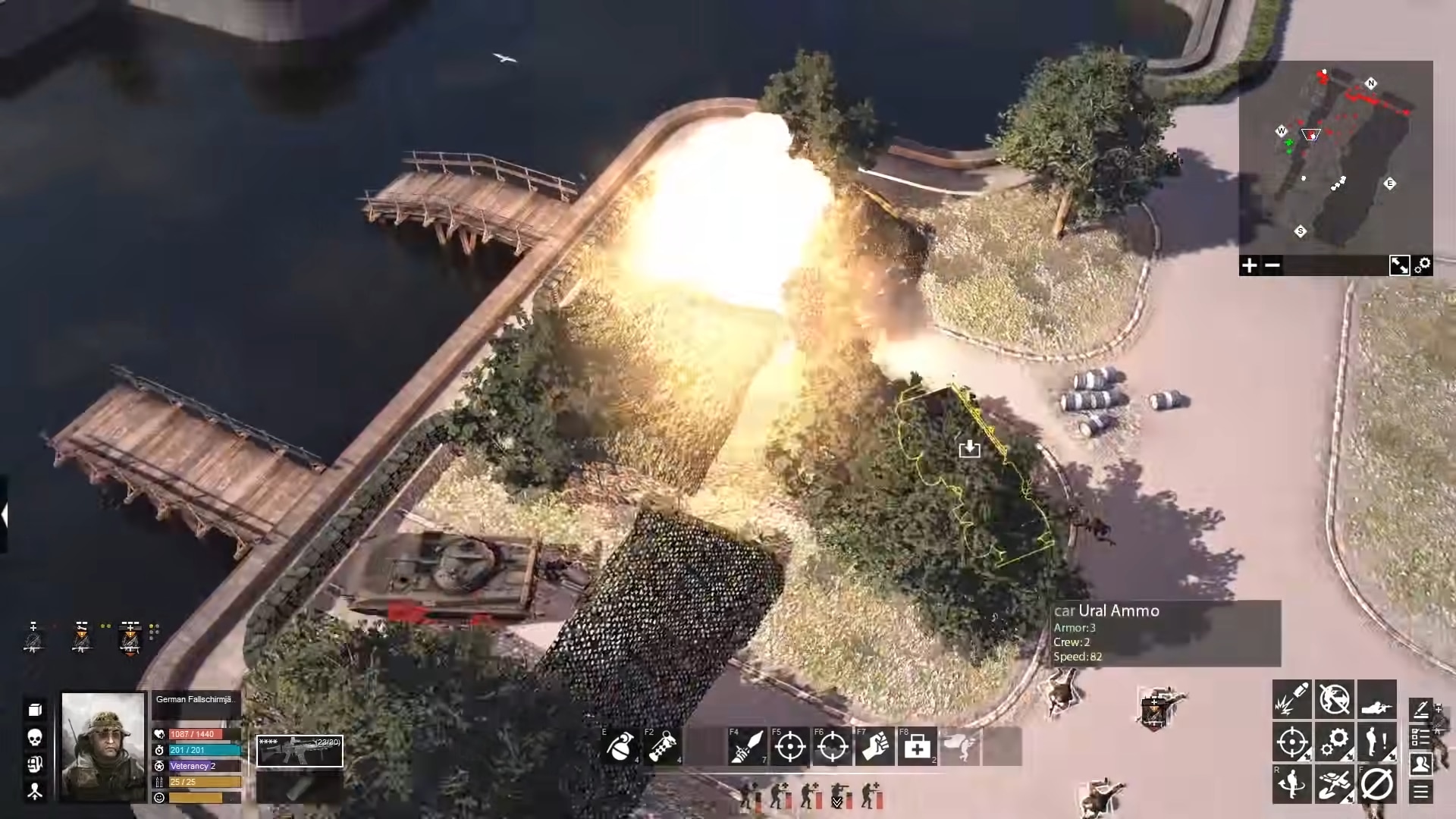Image resolution: width=1456 pixels, height=819 pixels.
Task: Select the grenade ability on hotkey E
Action: [620, 747]
